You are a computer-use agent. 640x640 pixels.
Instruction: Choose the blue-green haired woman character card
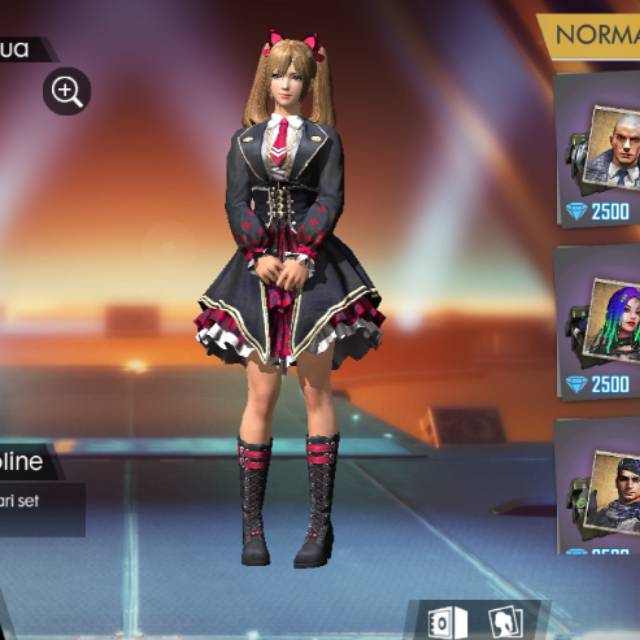(x=600, y=322)
